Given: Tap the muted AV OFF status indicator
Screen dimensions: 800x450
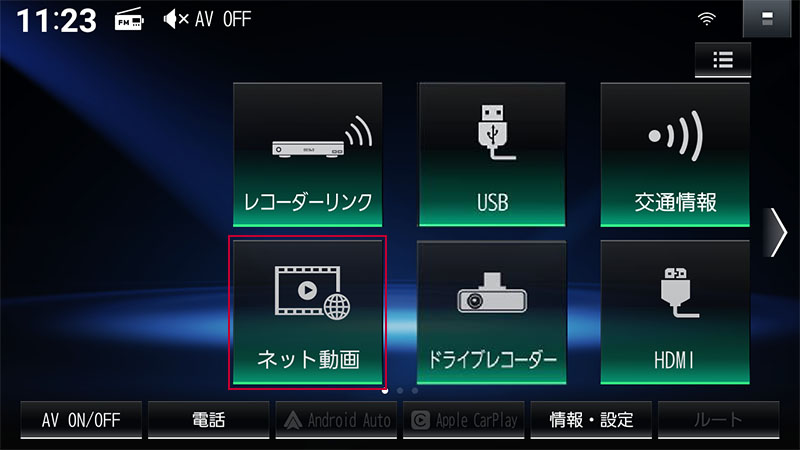Looking at the screenshot, I should tap(207, 19).
